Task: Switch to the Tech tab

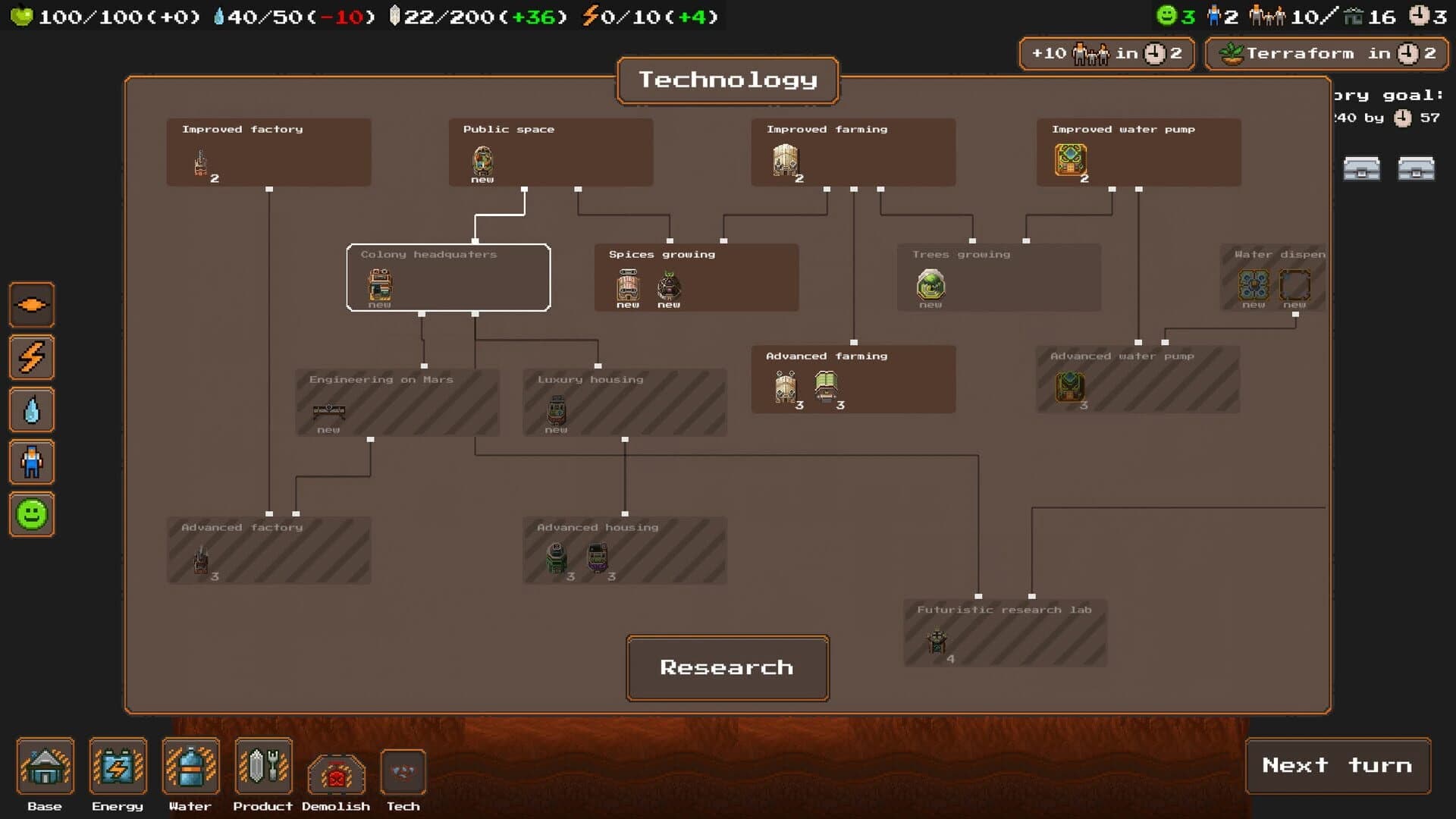Action: (x=403, y=770)
